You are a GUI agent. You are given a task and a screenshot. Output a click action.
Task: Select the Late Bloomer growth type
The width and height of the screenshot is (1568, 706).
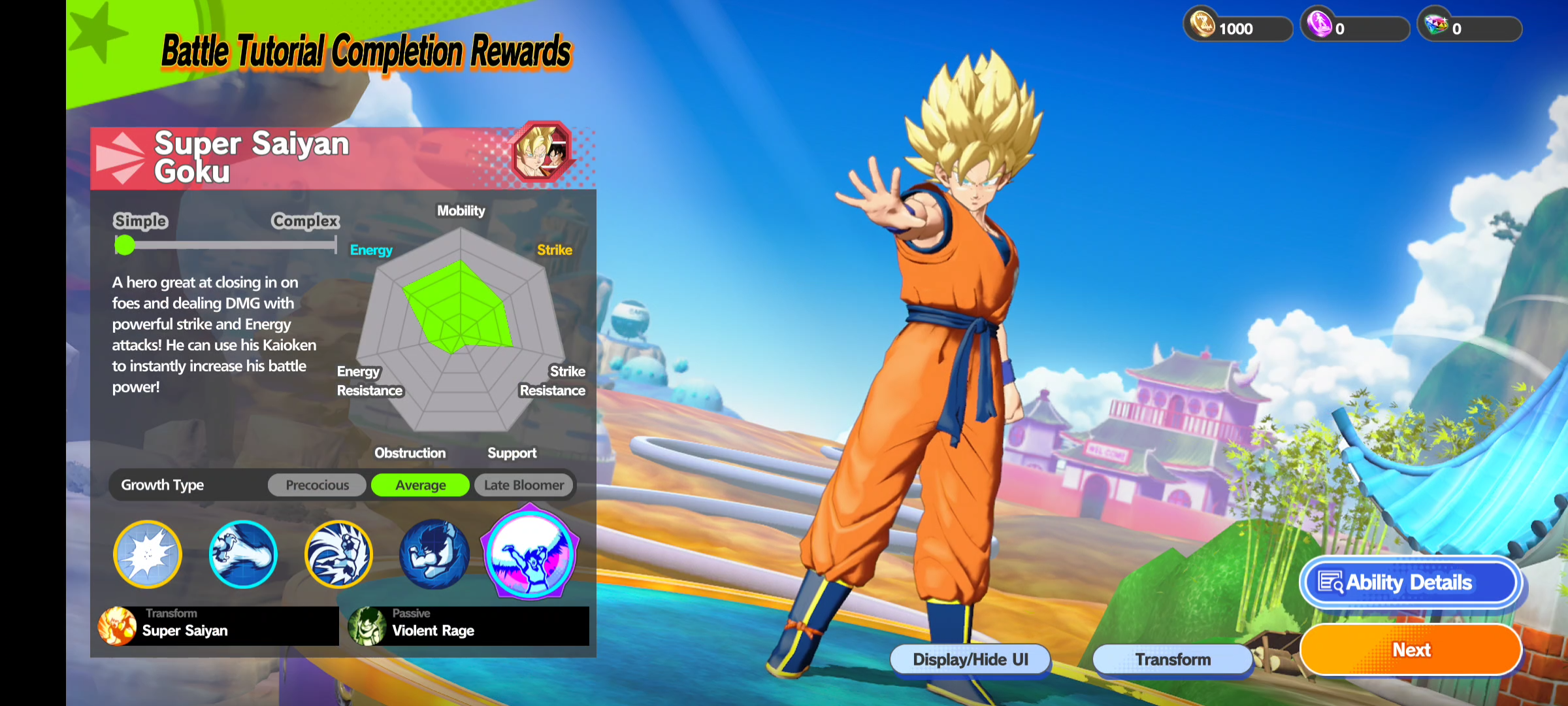click(523, 484)
